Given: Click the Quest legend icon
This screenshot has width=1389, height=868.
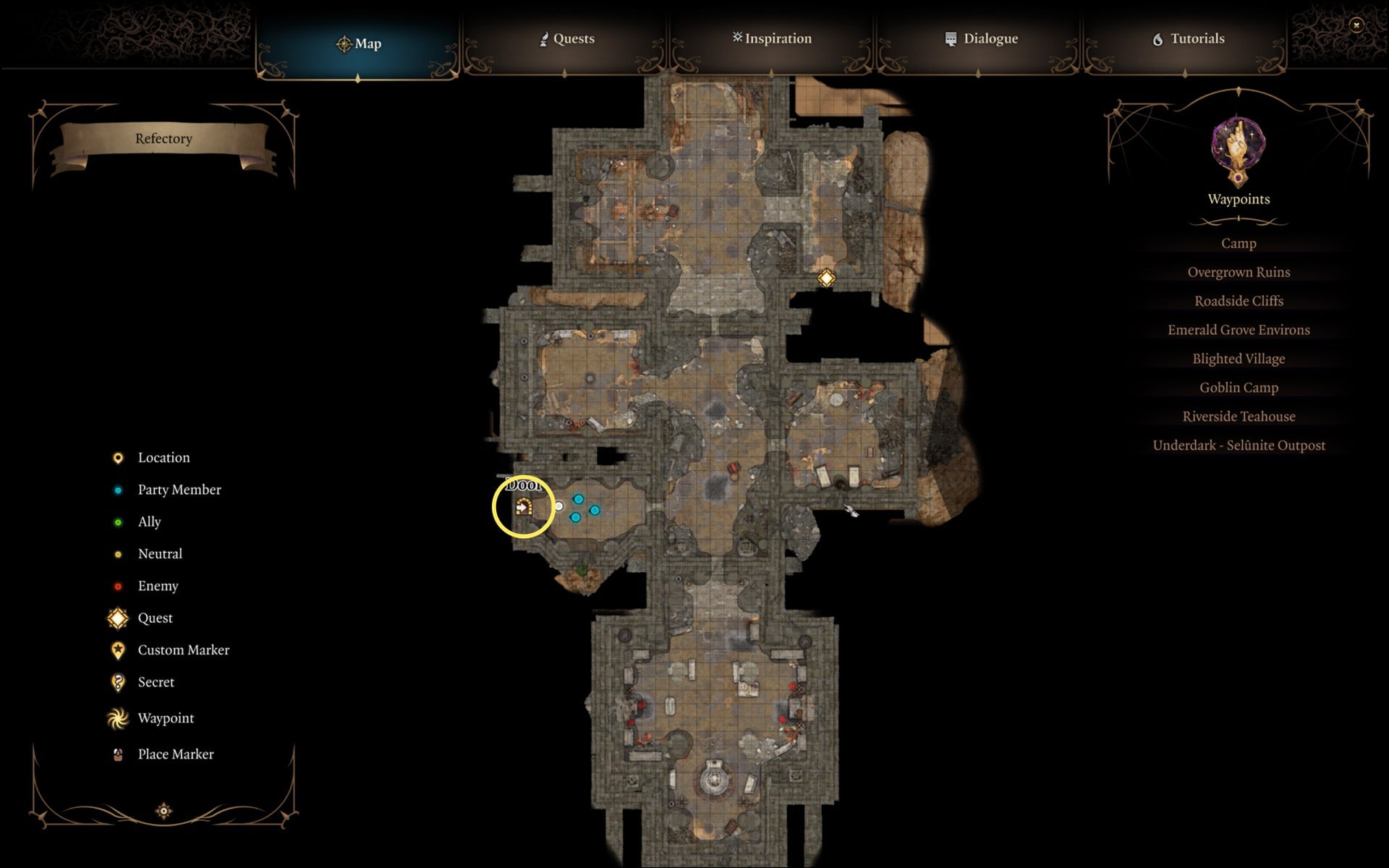Looking at the screenshot, I should (x=118, y=618).
